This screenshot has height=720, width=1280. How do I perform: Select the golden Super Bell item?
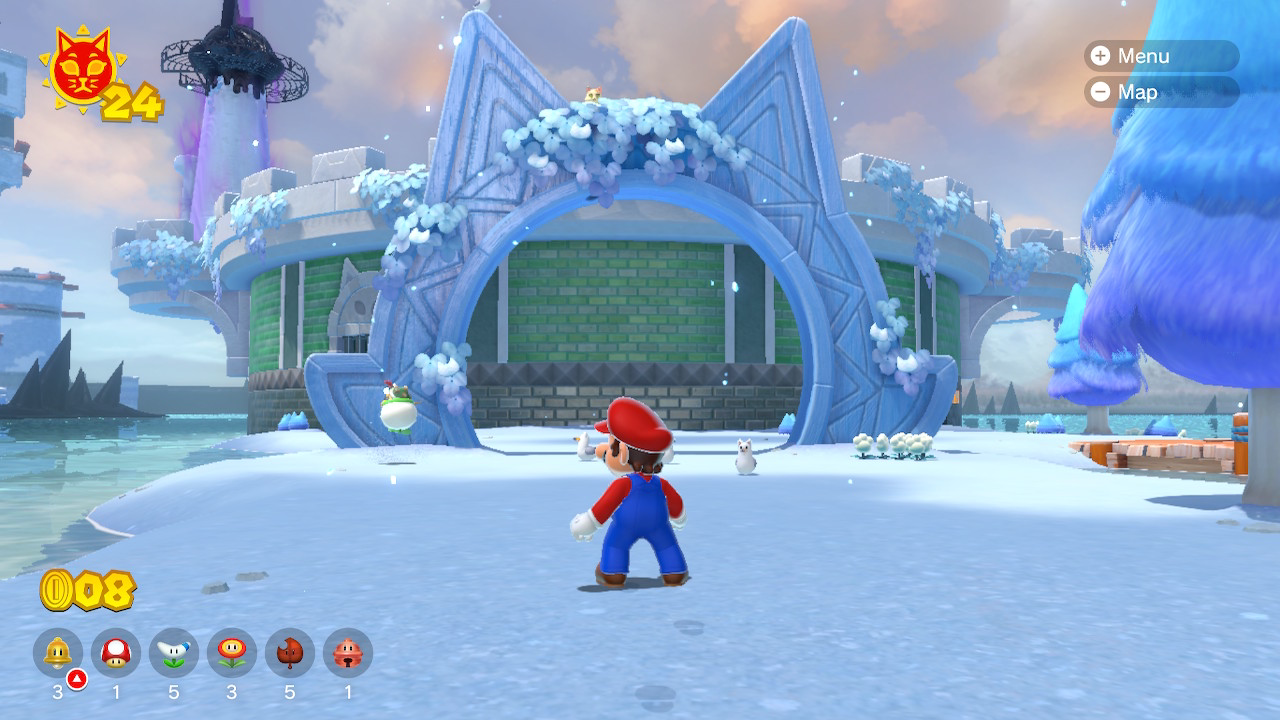coord(58,653)
